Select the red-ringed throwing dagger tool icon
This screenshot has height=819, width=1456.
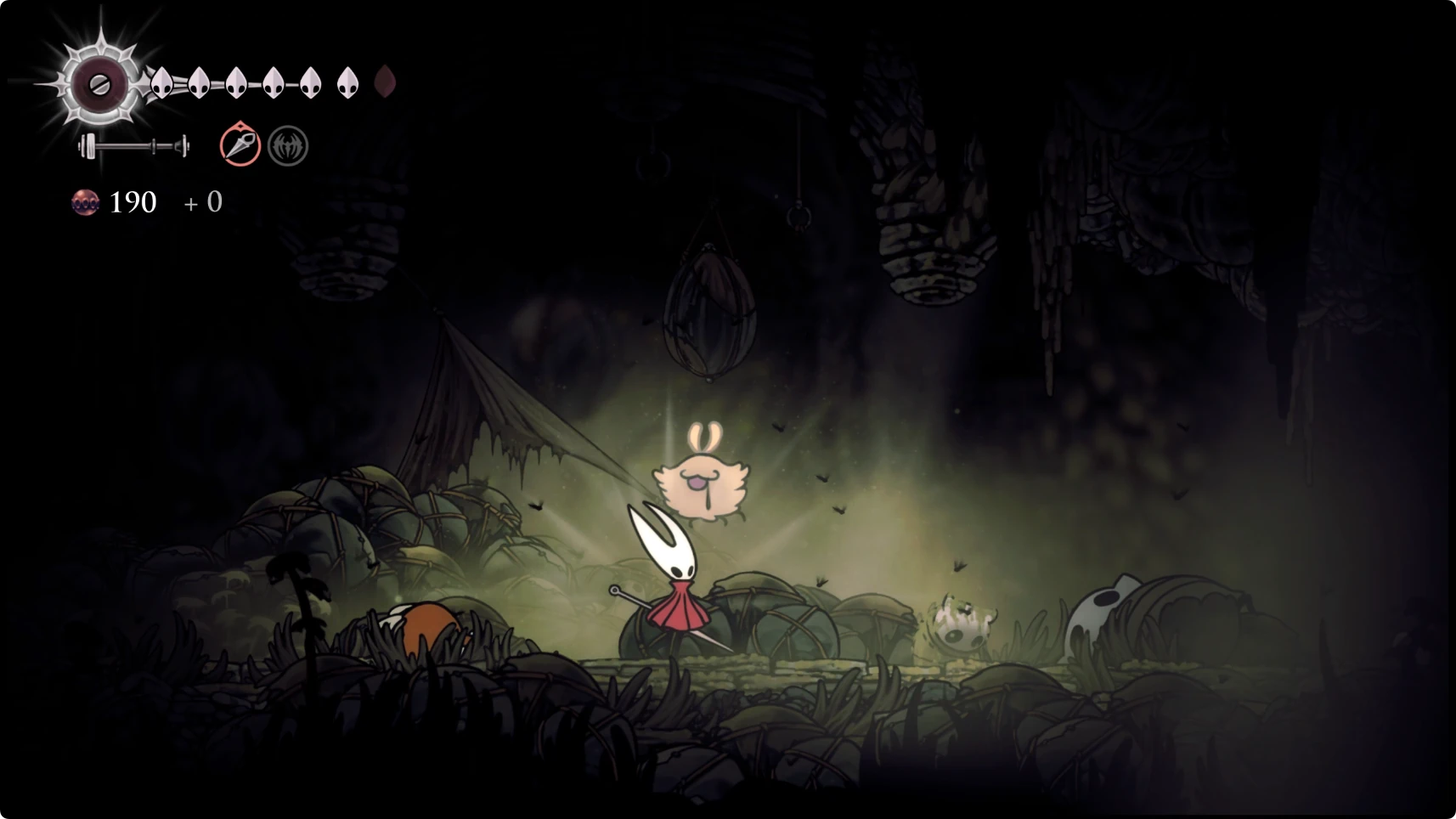240,145
